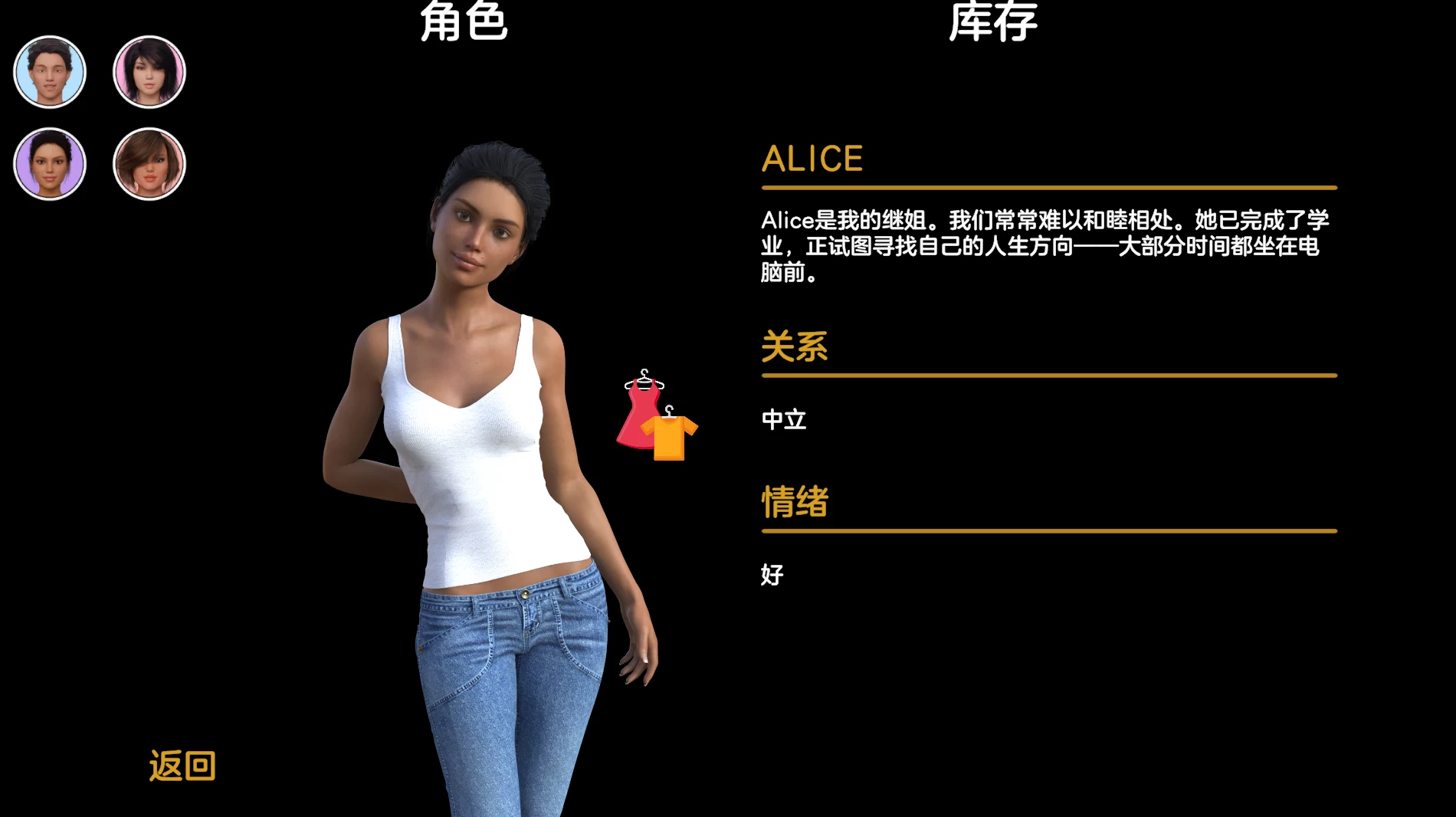1456x817 pixels.
Task: Select Alice's portrait on the purple background
Action: (x=49, y=163)
